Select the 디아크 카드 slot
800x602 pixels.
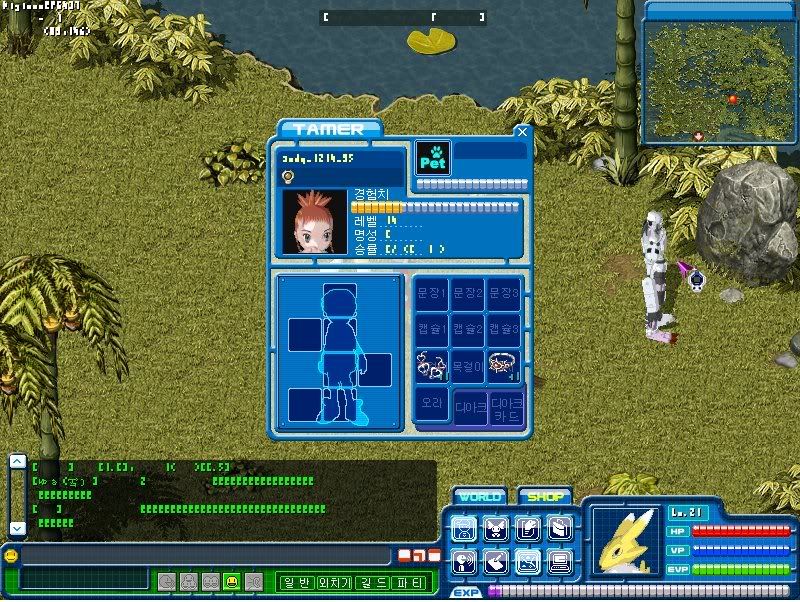pyautogui.click(x=506, y=407)
